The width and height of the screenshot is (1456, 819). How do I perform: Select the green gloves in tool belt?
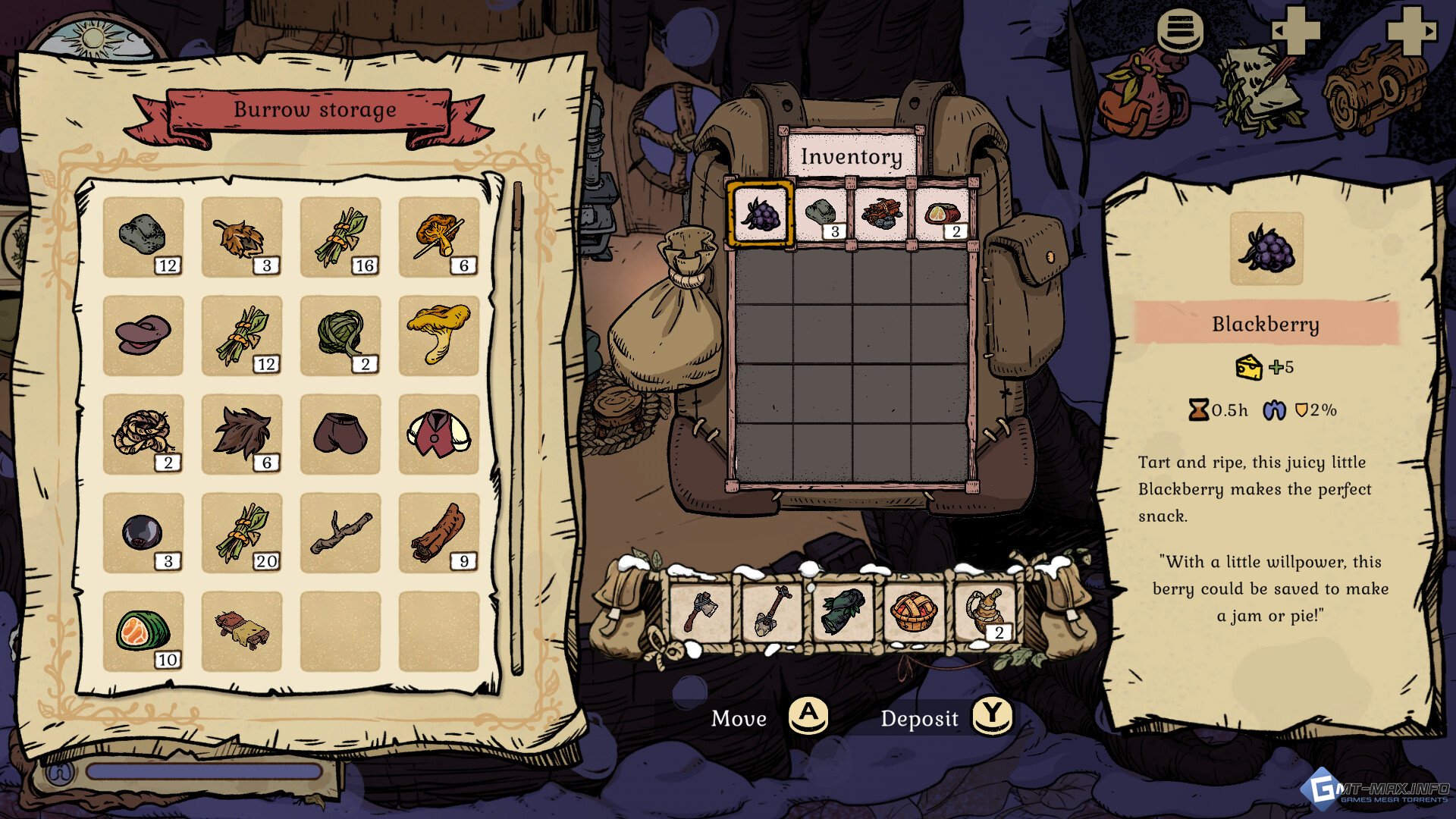[843, 611]
